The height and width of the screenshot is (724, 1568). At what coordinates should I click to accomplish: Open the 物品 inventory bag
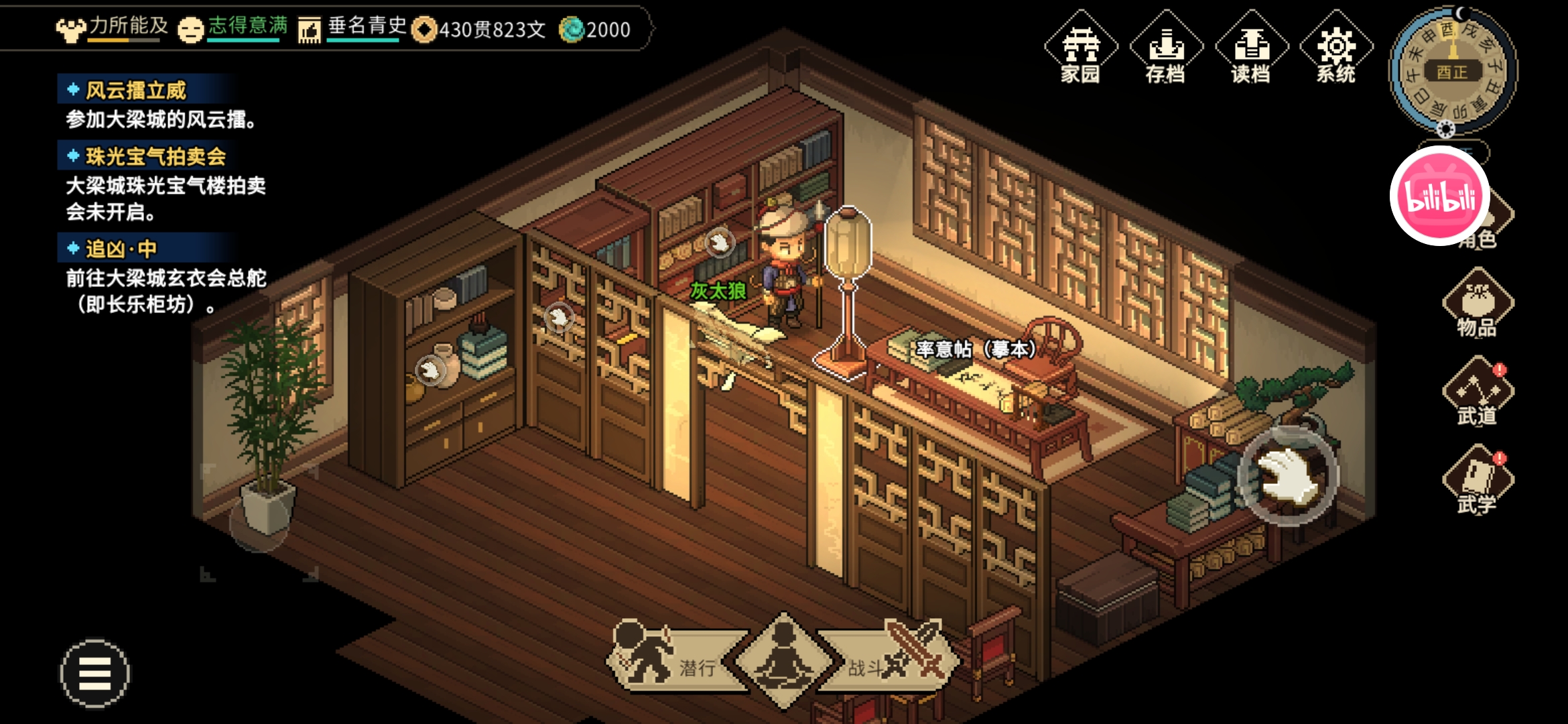coord(1478,304)
